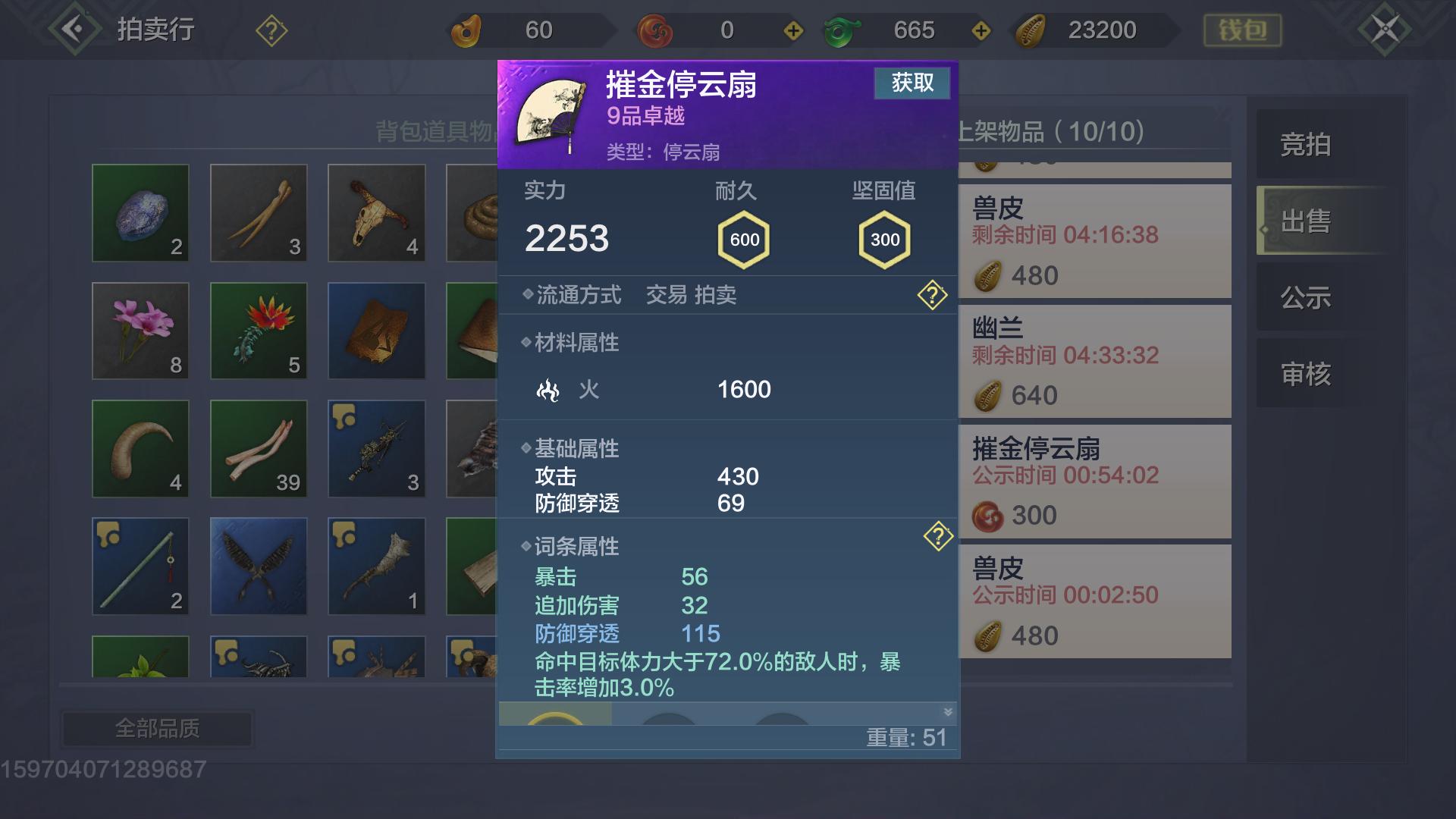
Task: Tap the fire element icon under 材料属性
Action: [x=548, y=390]
